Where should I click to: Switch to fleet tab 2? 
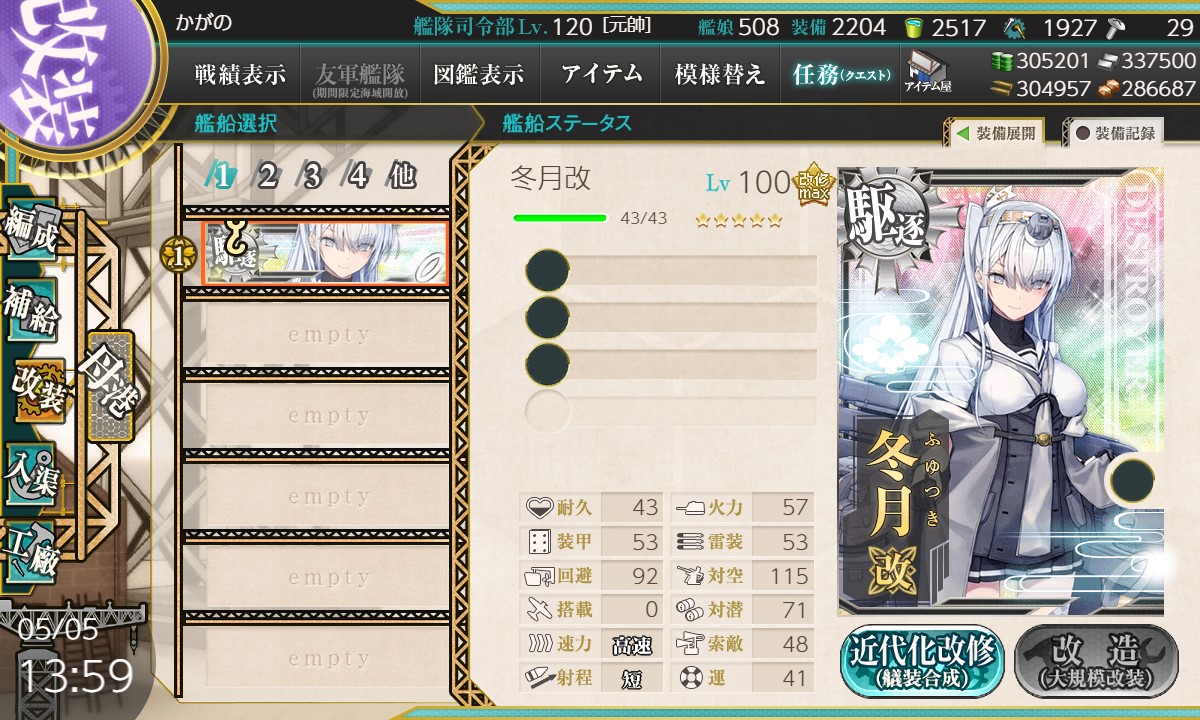(x=268, y=177)
